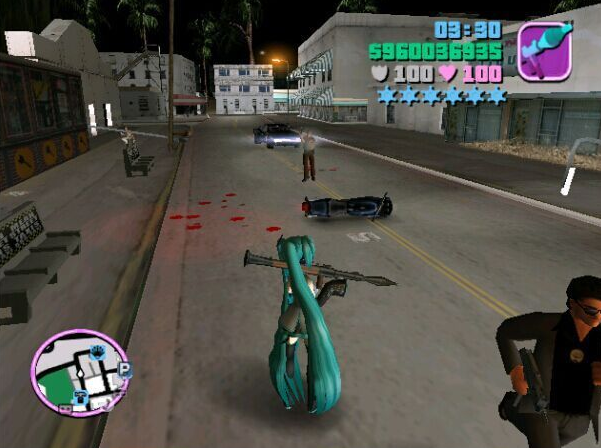Click the blue P marker on the radar
The width and height of the screenshot is (601, 448).
point(124,371)
